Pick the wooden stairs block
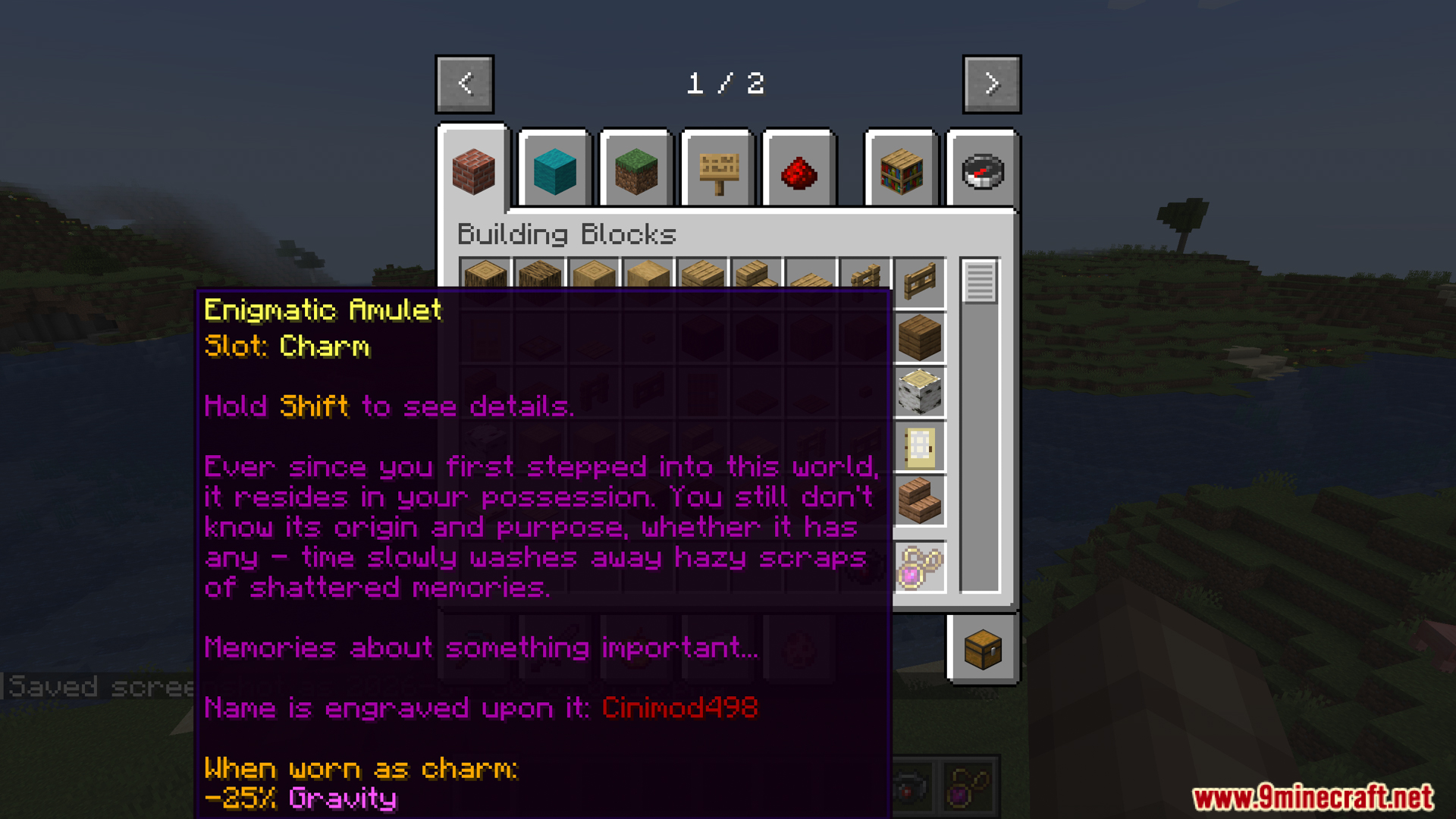 [x=918, y=501]
